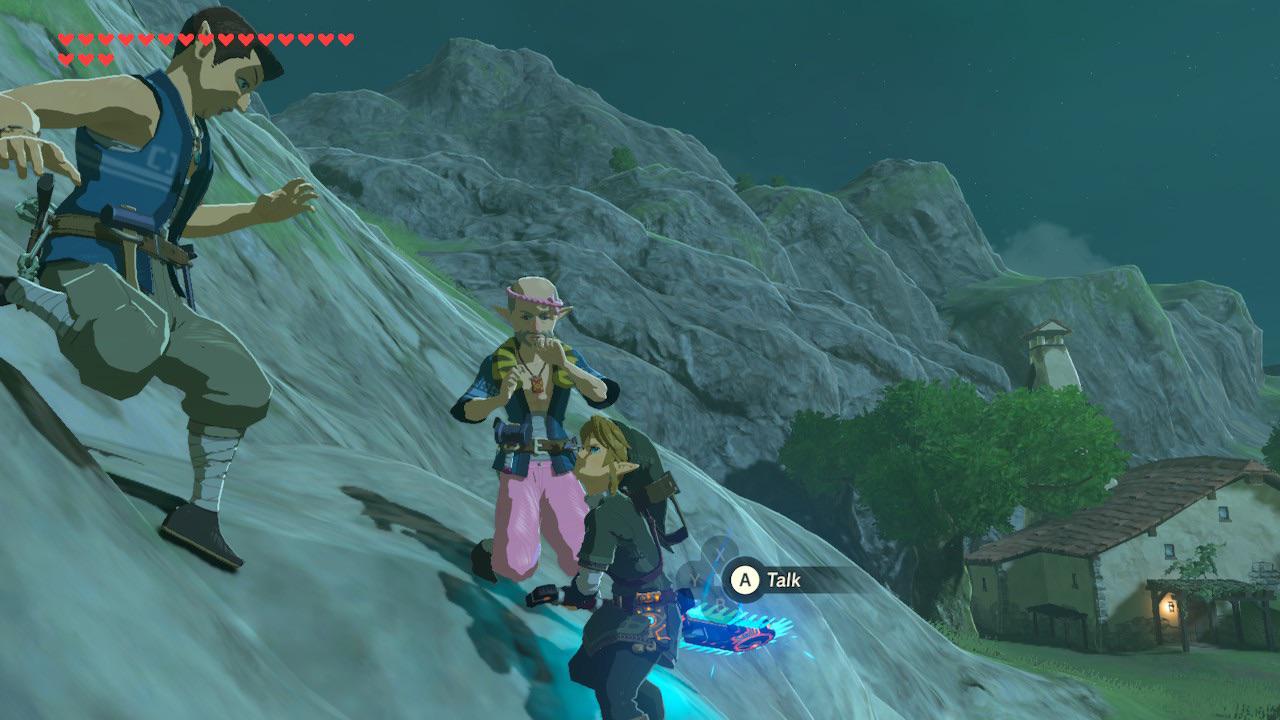Click the middle heart of the top health row

pyautogui.click(x=204, y=38)
